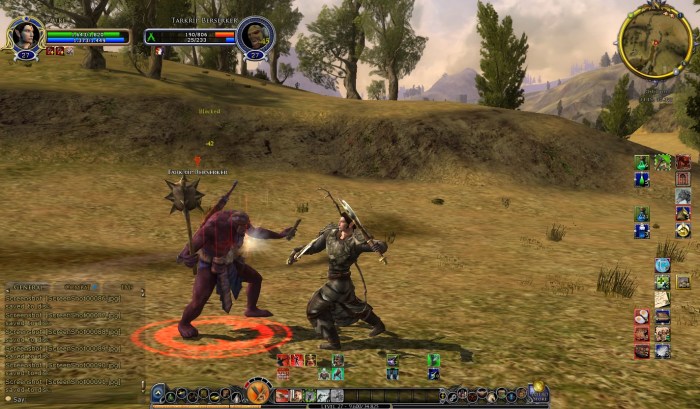Use the parchment map scroll item
The width and height of the screenshot is (700, 409).
click(x=662, y=299)
